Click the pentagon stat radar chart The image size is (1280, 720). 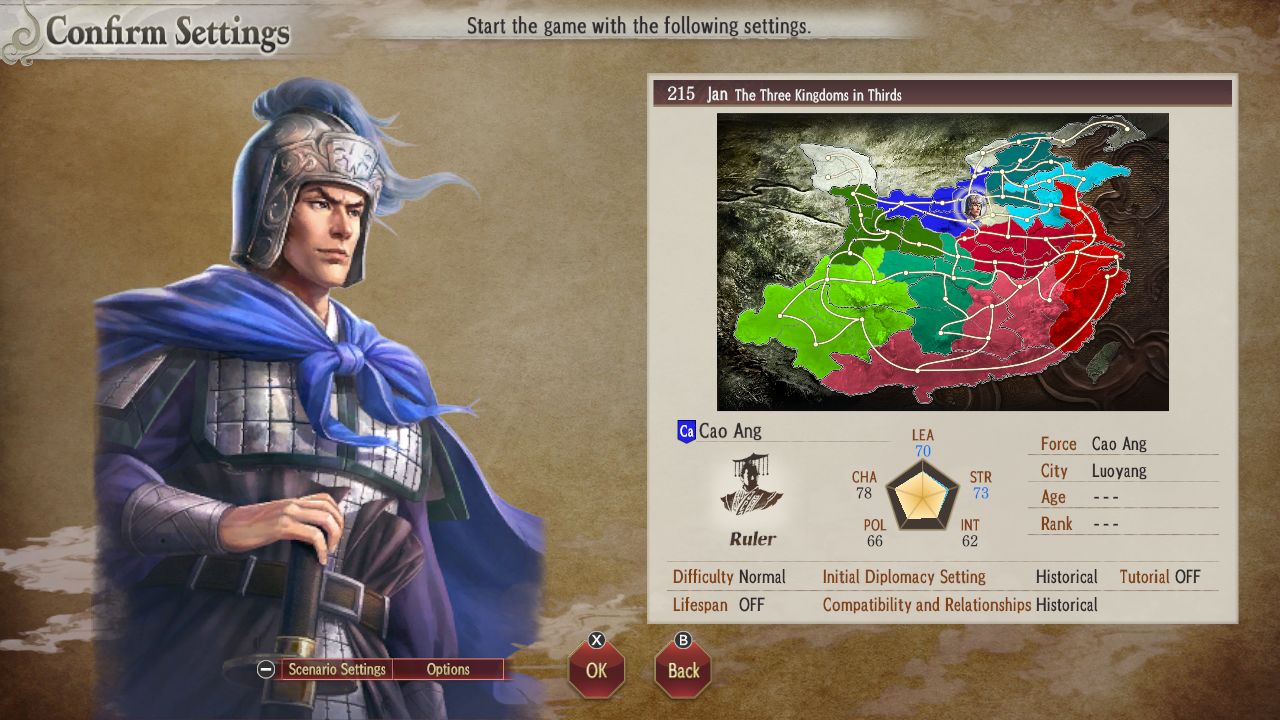922,497
